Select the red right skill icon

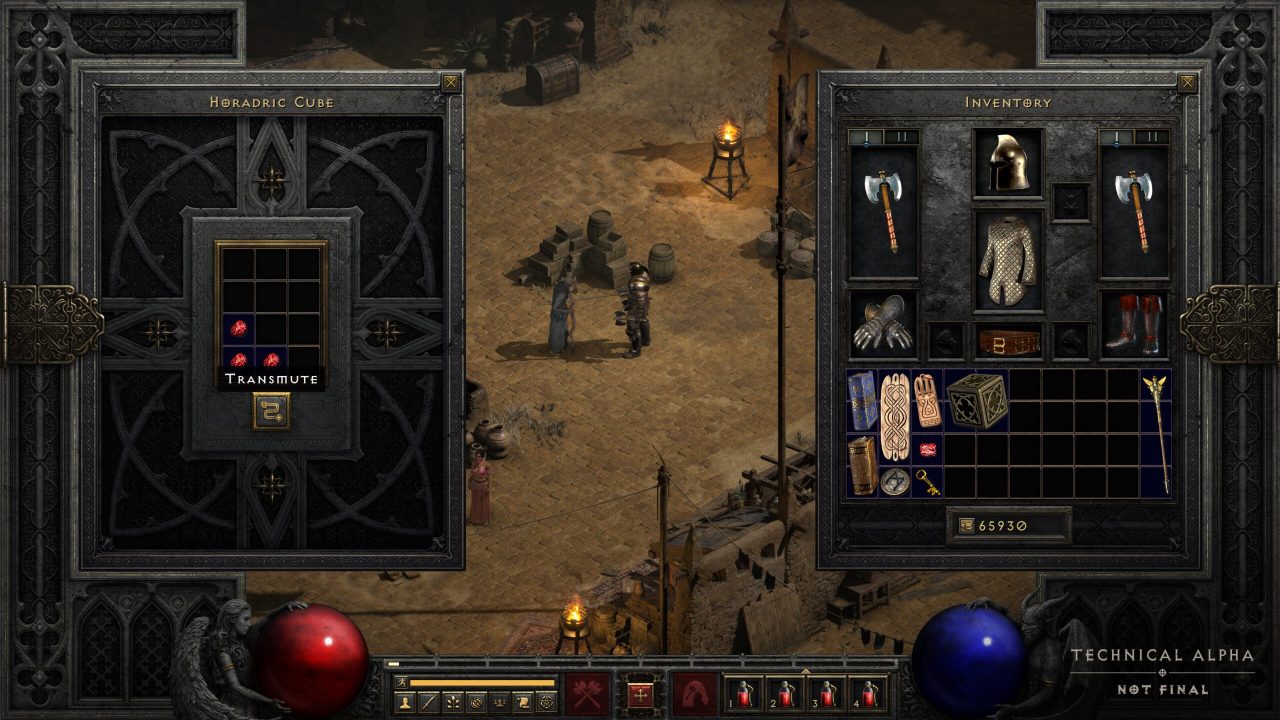694,694
